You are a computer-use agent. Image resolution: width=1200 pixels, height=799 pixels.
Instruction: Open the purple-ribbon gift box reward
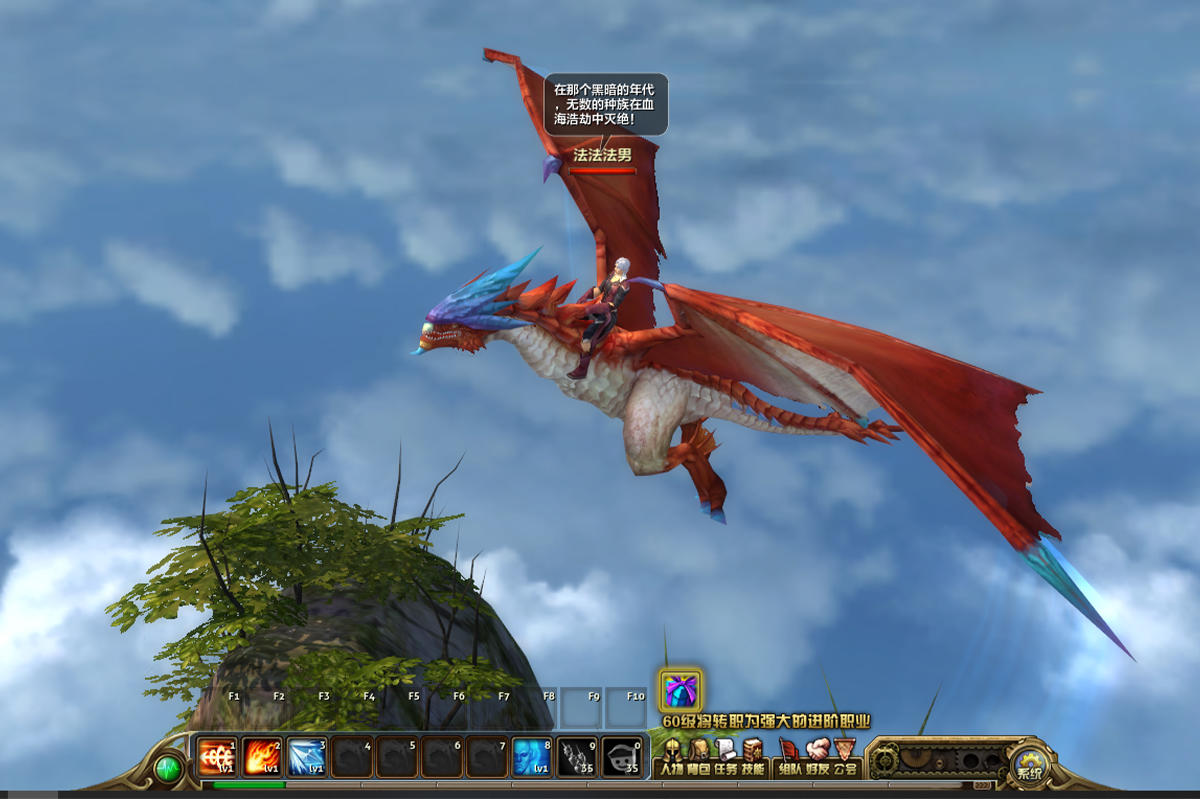(x=680, y=690)
